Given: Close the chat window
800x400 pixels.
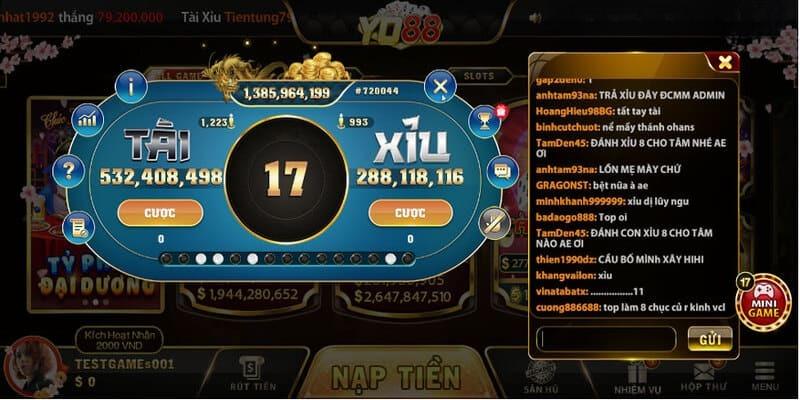Looking at the screenshot, I should pyautogui.click(x=725, y=62).
